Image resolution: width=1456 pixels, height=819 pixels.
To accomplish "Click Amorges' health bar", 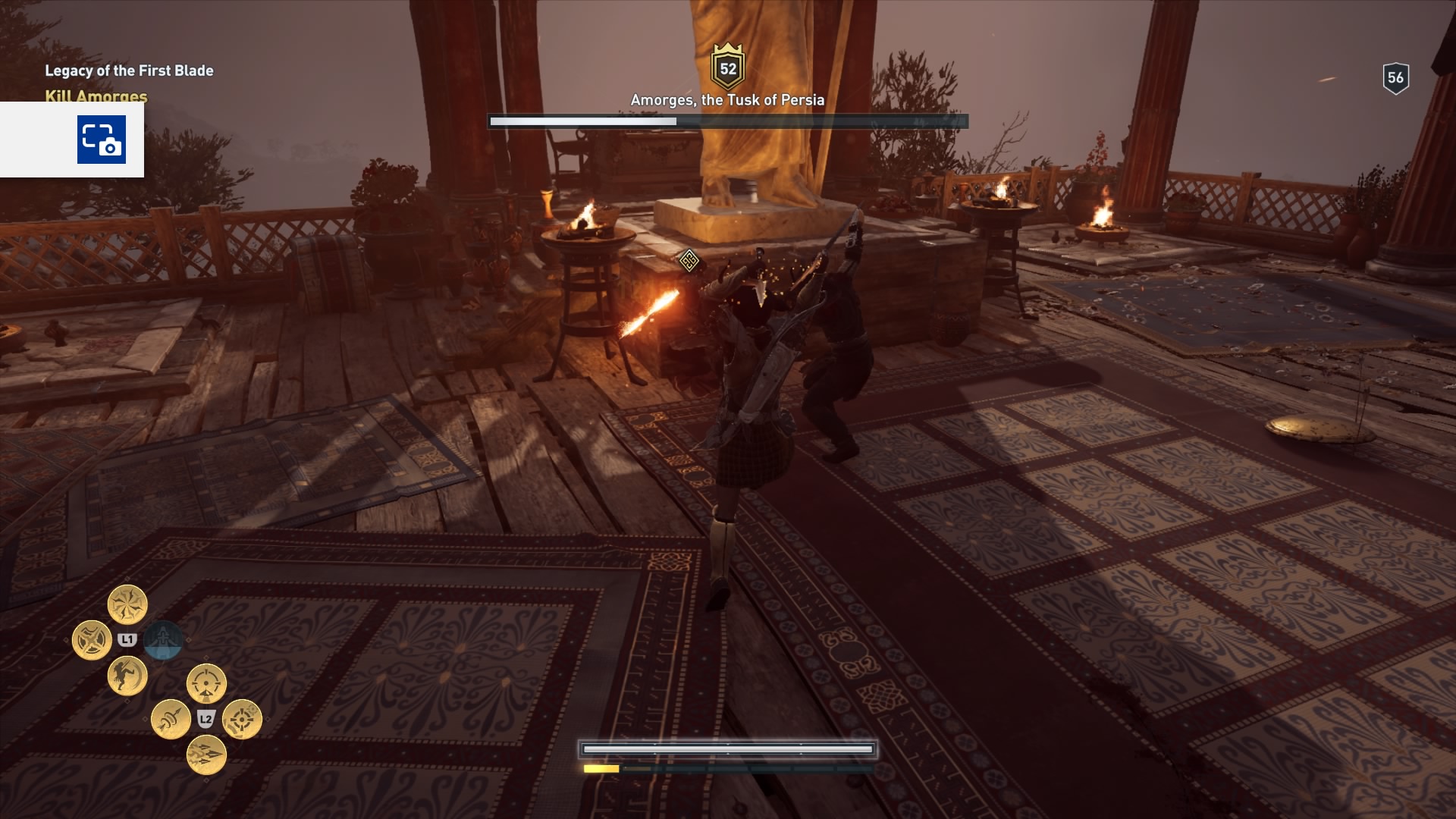I will (x=728, y=119).
